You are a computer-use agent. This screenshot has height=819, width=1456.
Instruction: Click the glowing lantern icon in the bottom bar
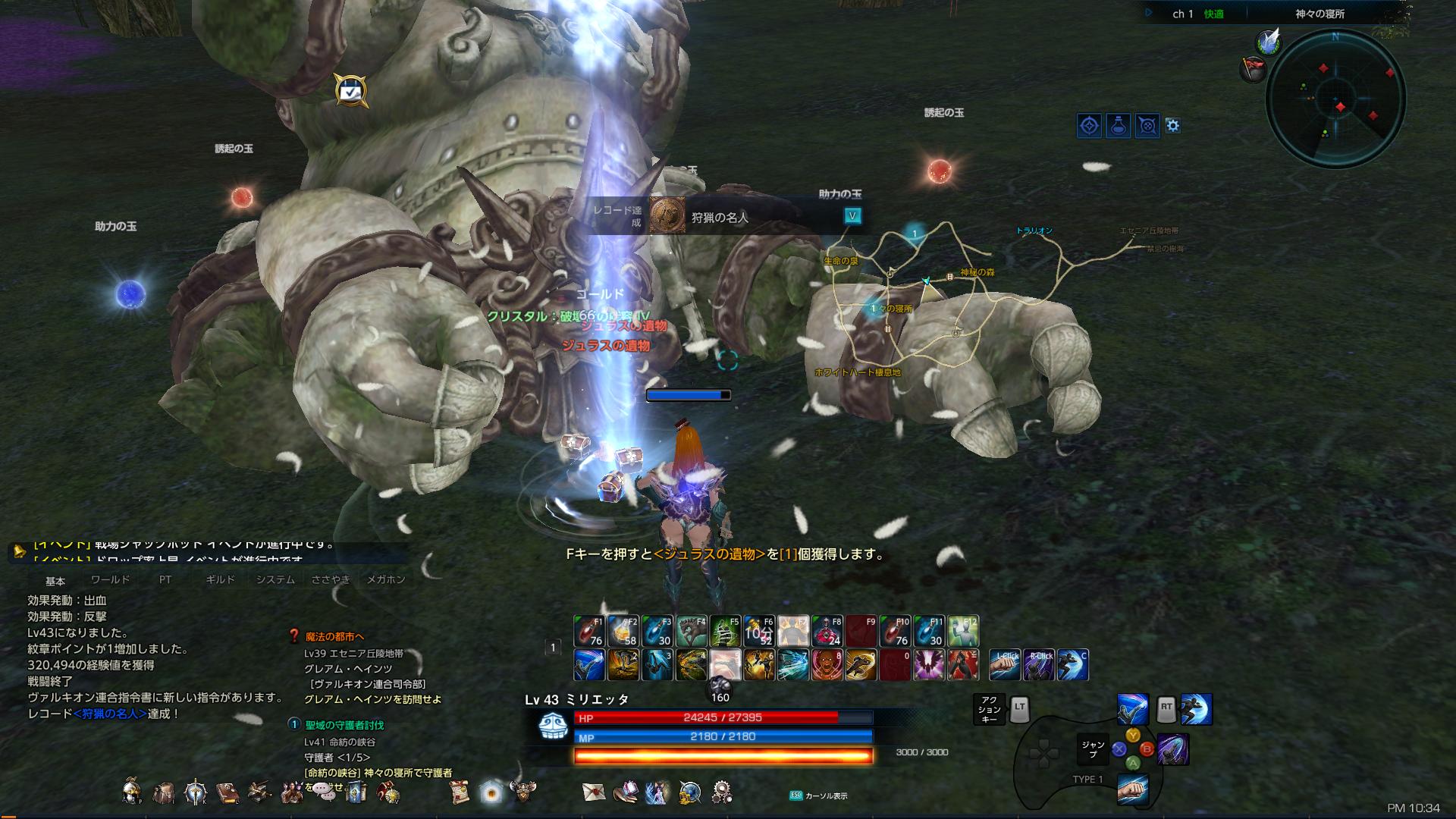490,792
